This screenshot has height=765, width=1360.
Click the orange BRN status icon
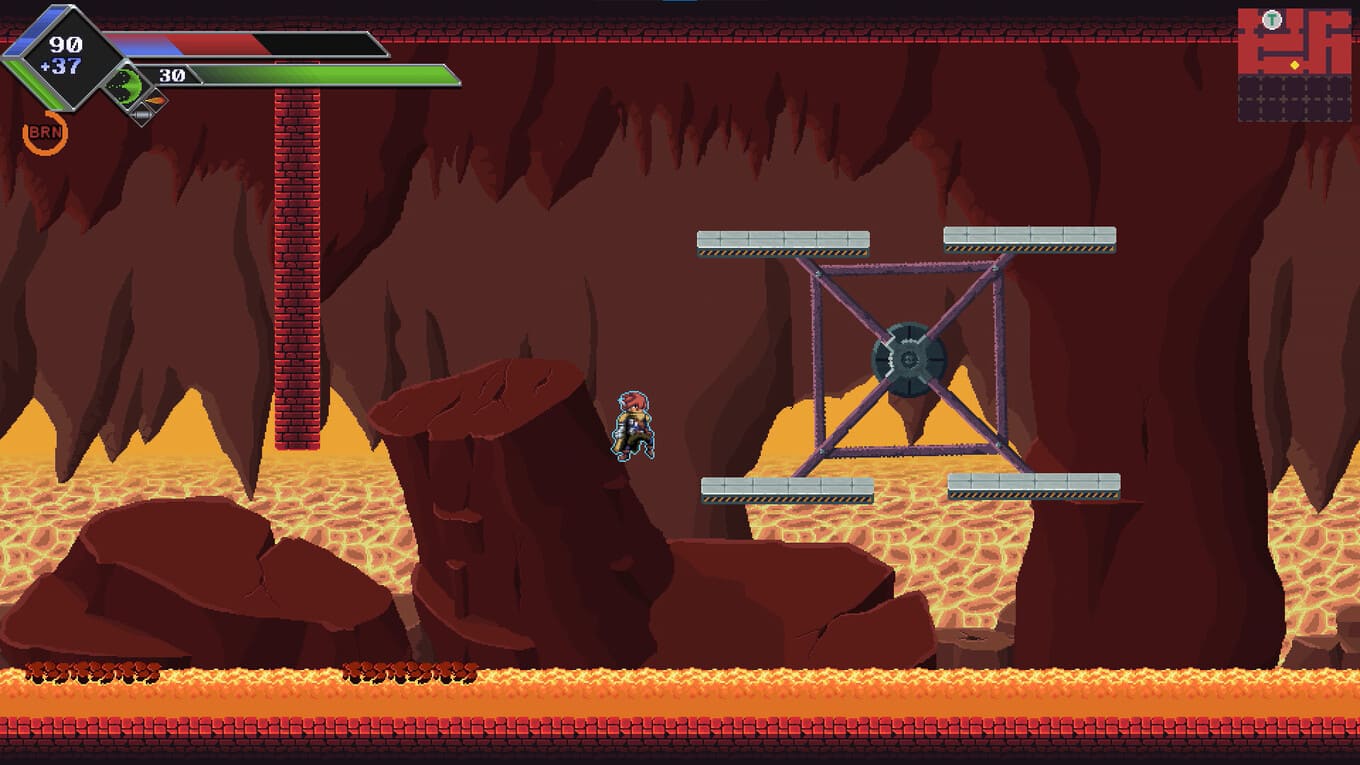(x=45, y=133)
